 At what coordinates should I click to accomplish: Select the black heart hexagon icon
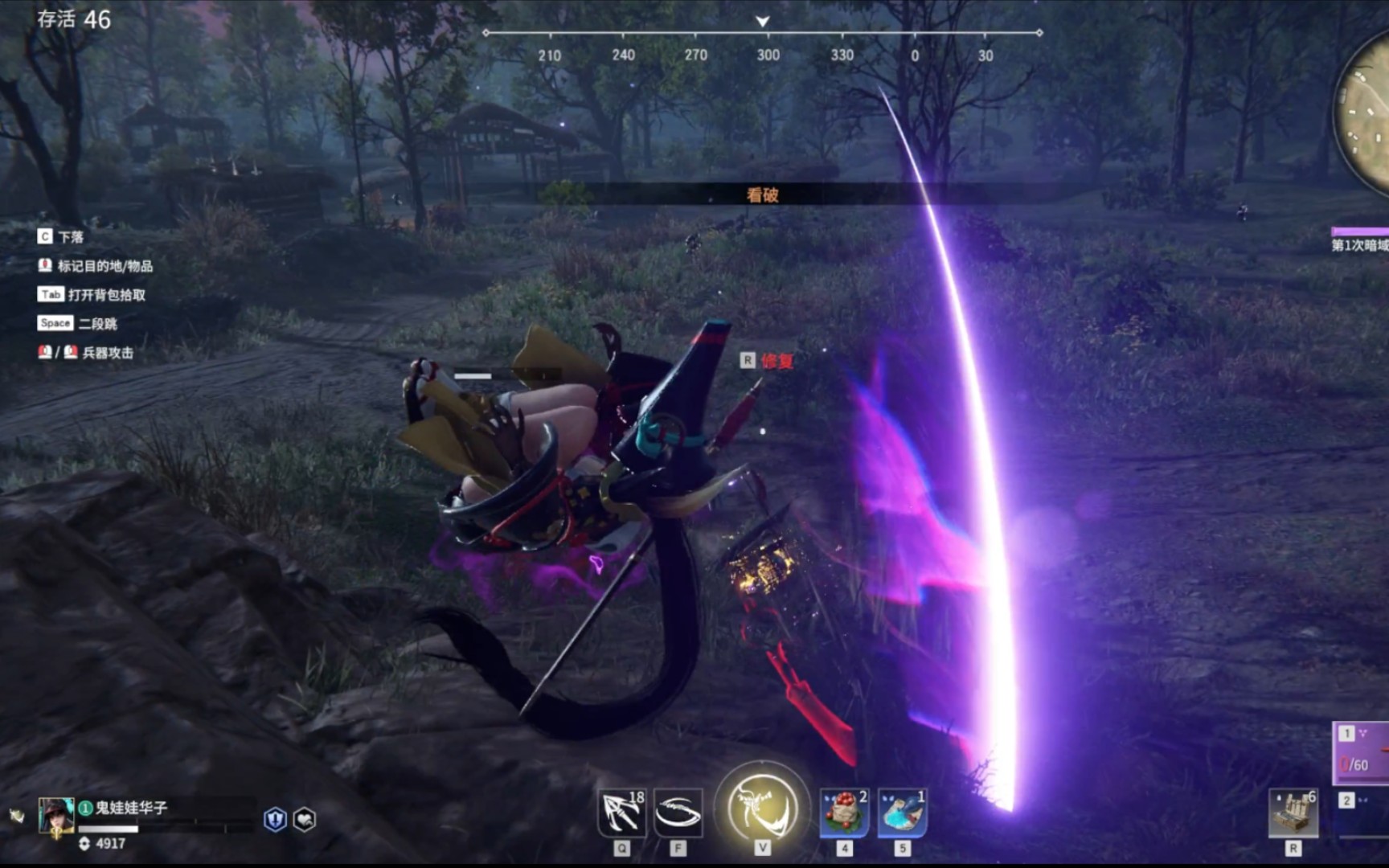pos(305,819)
